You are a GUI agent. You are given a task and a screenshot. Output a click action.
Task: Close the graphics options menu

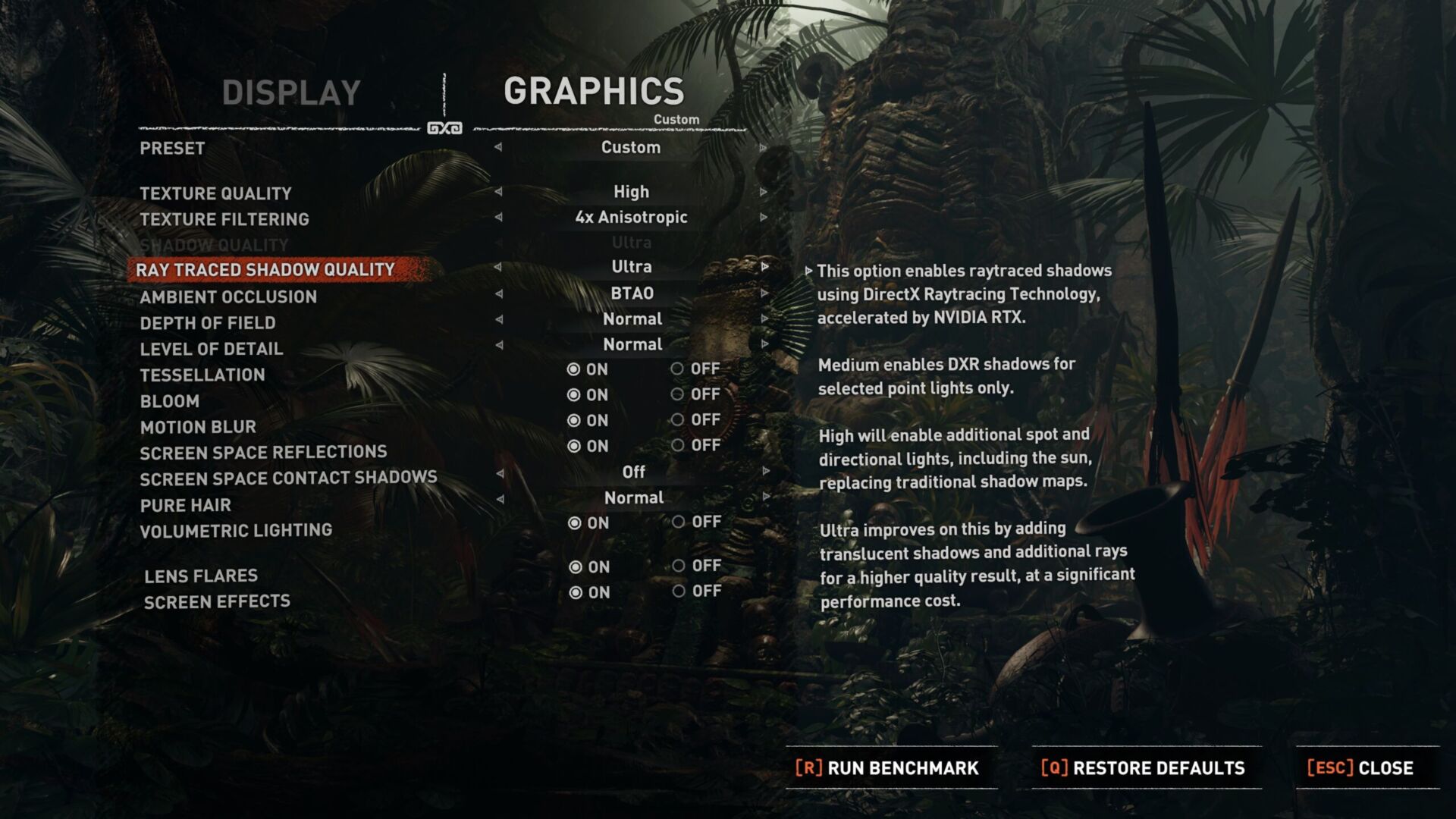tap(1360, 768)
